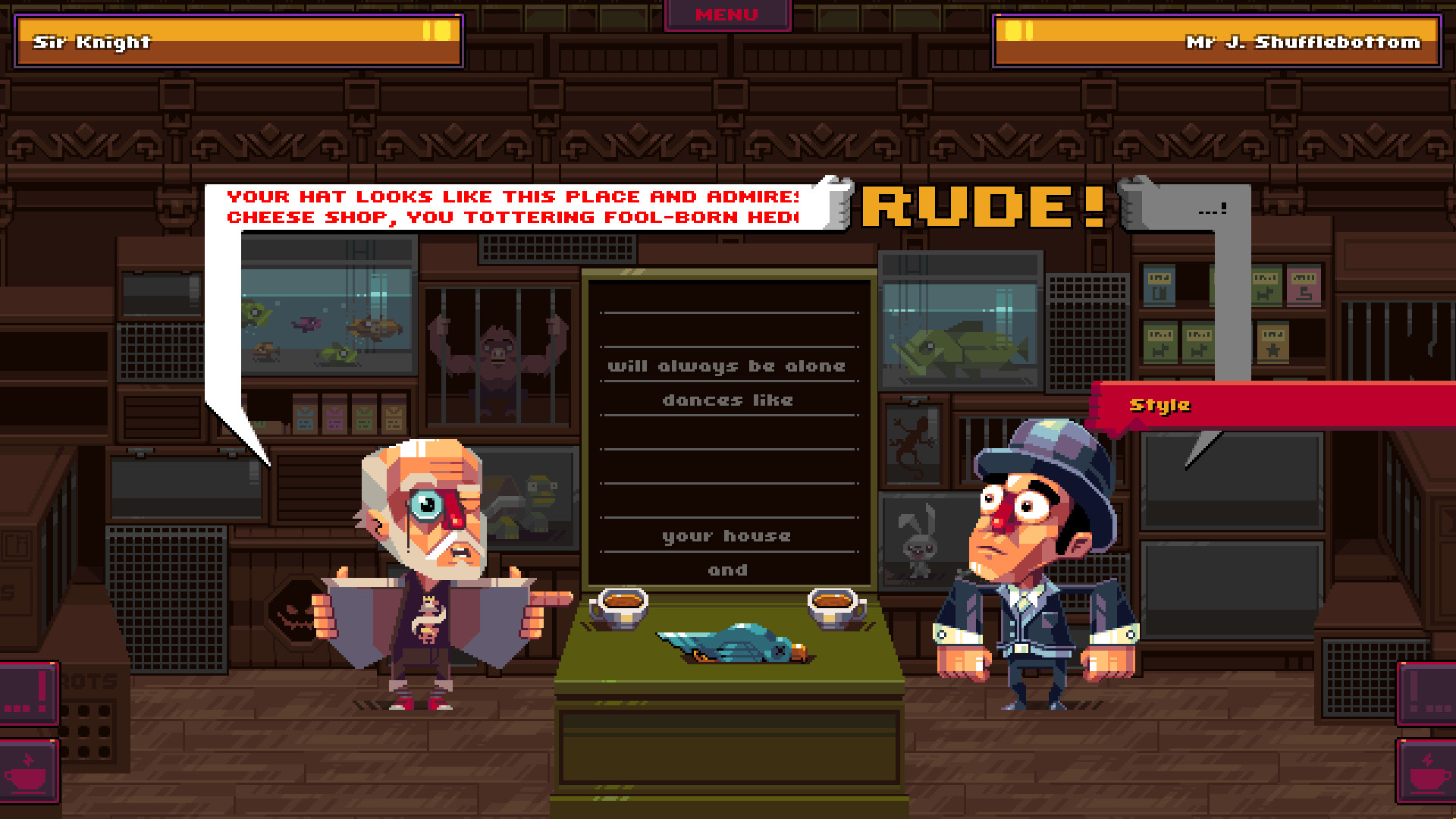Click the 'RUDE!' indicator

982,205
